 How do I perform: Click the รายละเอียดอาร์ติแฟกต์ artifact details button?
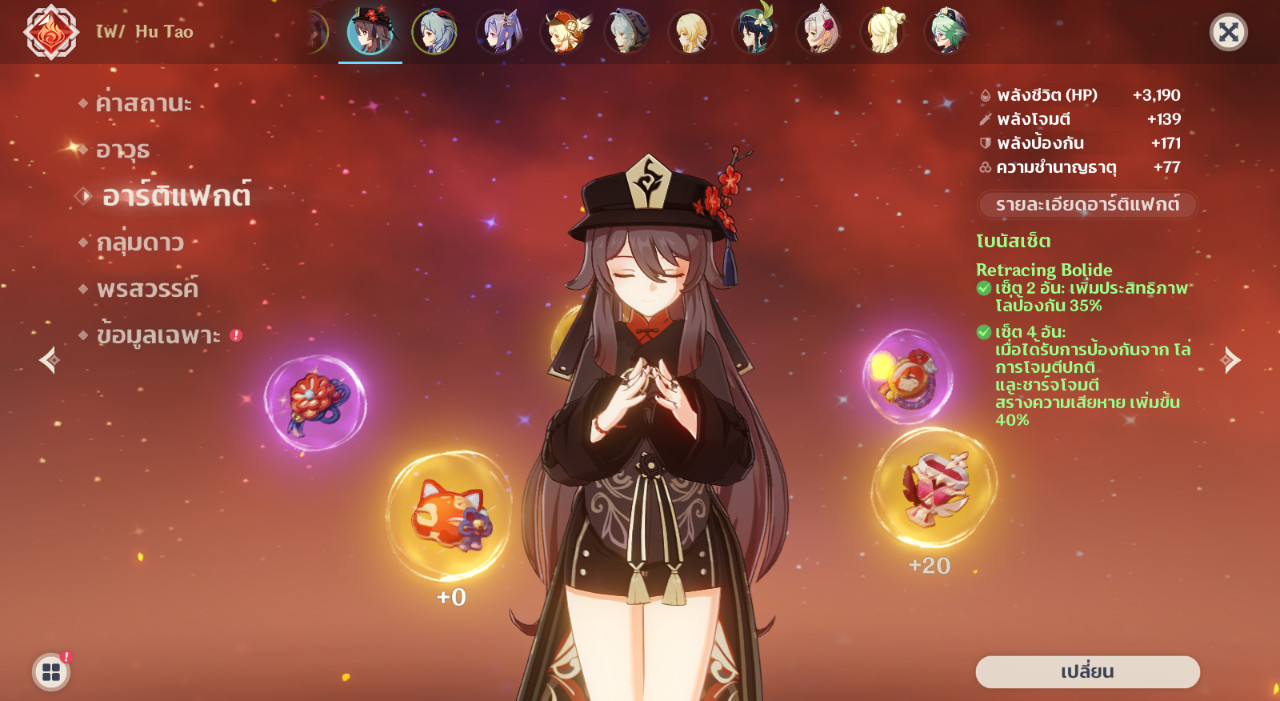[1087, 205]
